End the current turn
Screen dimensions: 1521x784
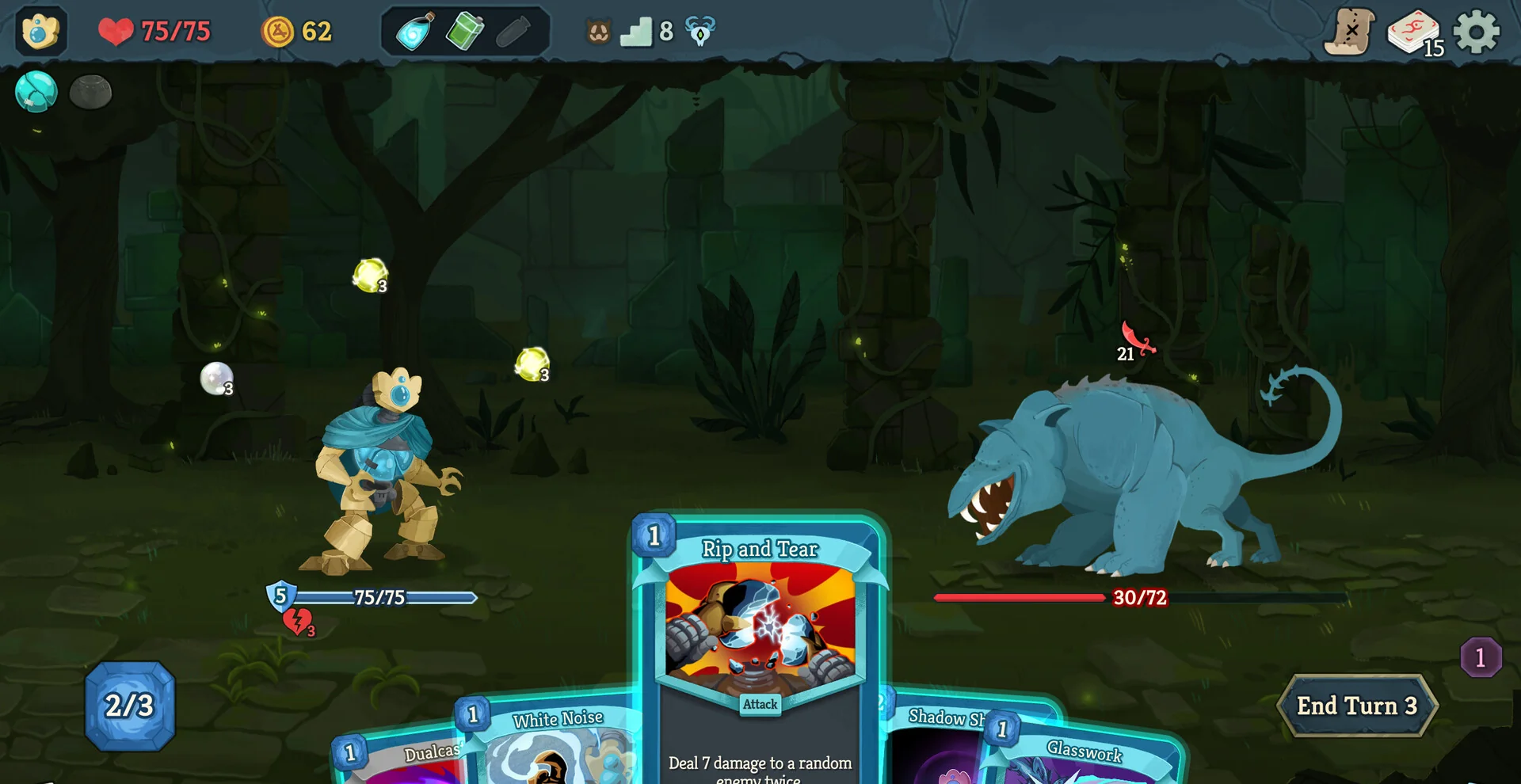[x=1356, y=706]
